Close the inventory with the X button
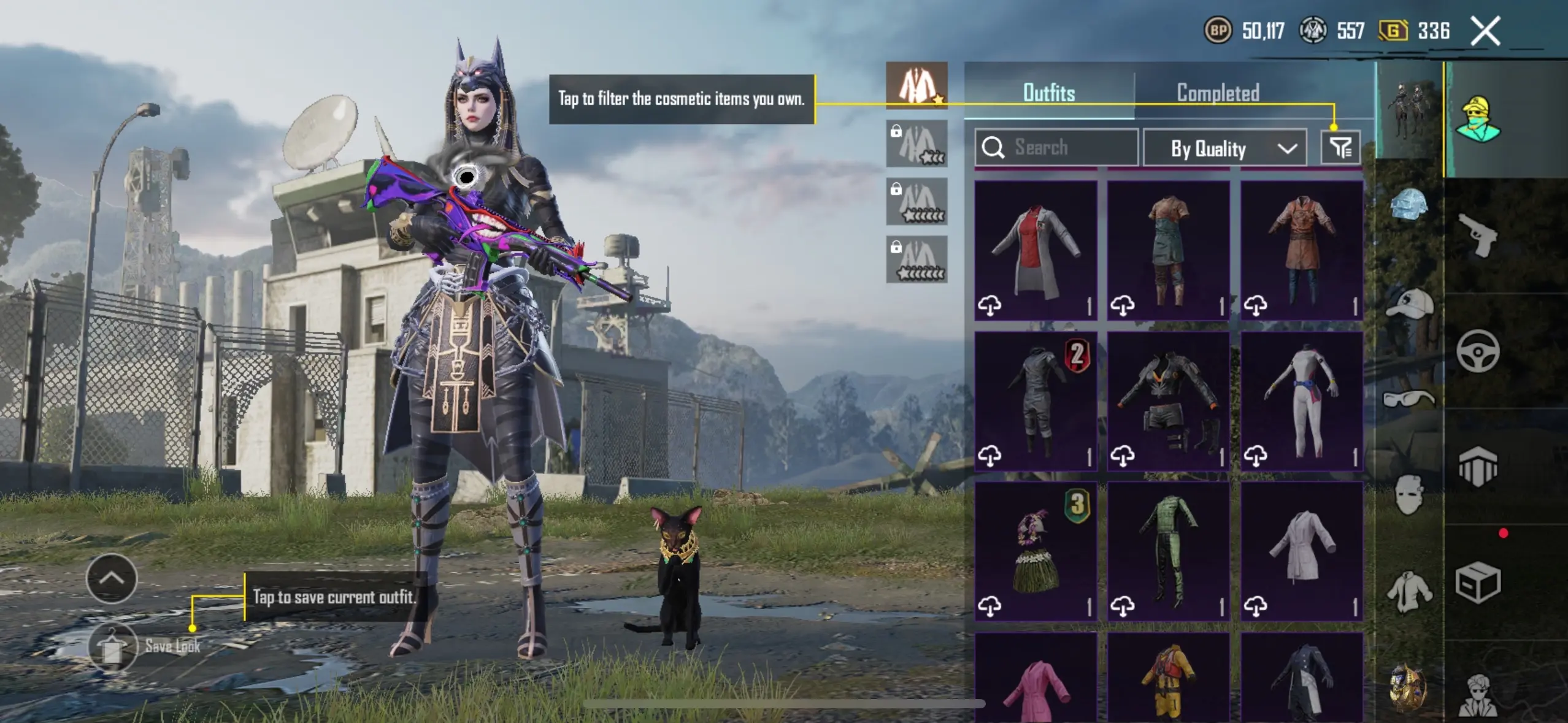 click(1485, 31)
